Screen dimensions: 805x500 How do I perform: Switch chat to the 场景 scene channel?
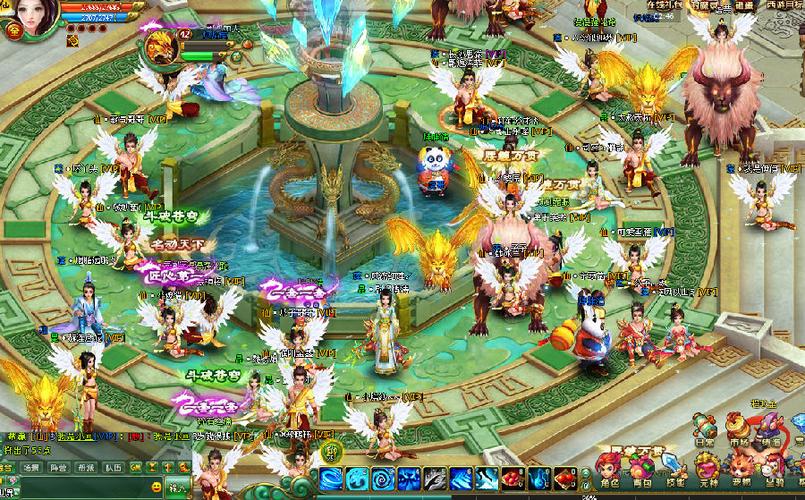33,467
